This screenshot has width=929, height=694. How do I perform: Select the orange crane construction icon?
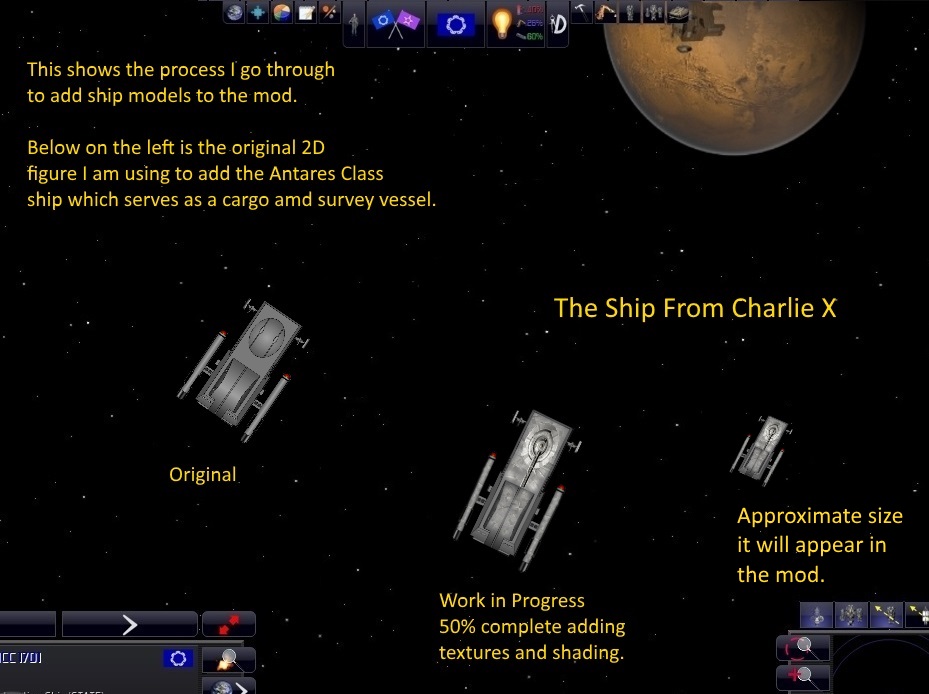607,13
